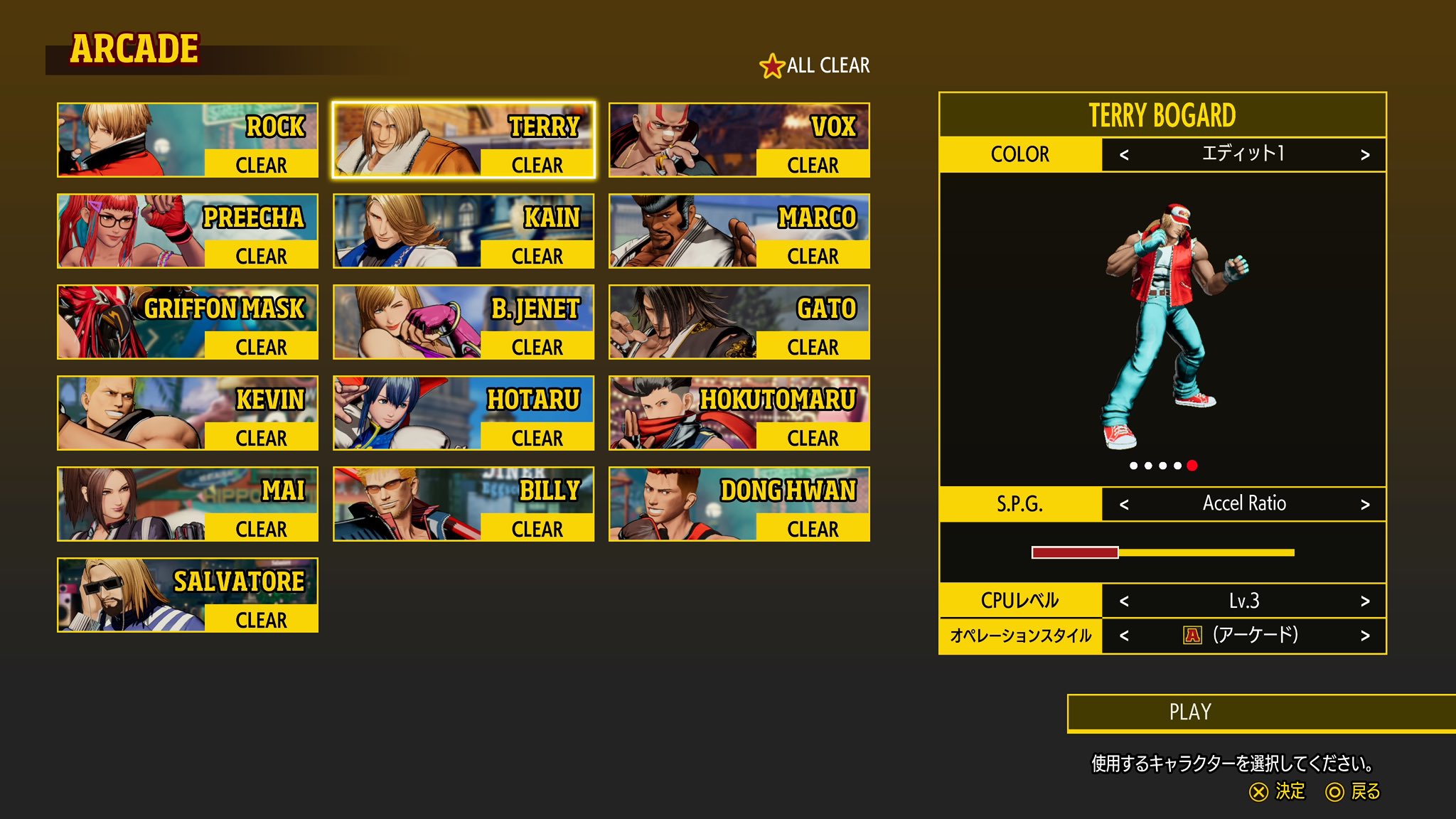Select Mai as the fighter
The width and height of the screenshot is (1456, 819).
[x=188, y=504]
